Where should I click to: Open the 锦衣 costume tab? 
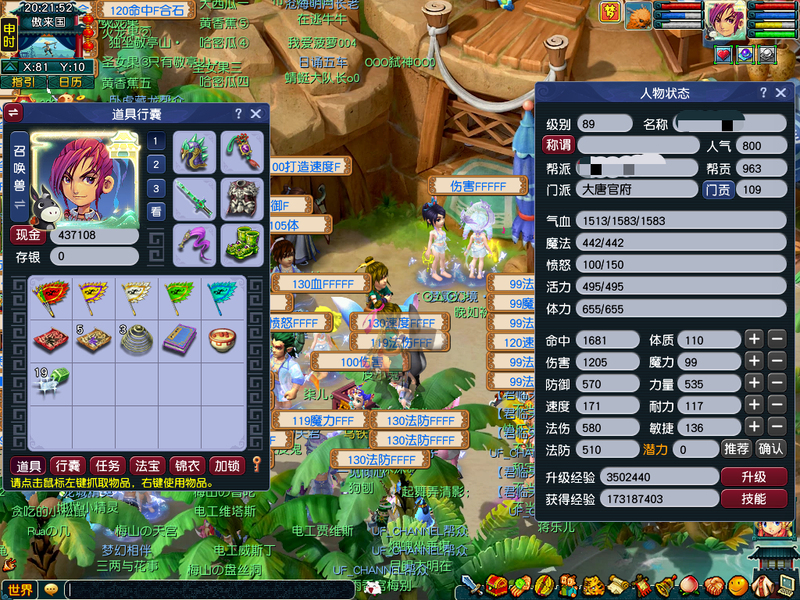[187, 465]
